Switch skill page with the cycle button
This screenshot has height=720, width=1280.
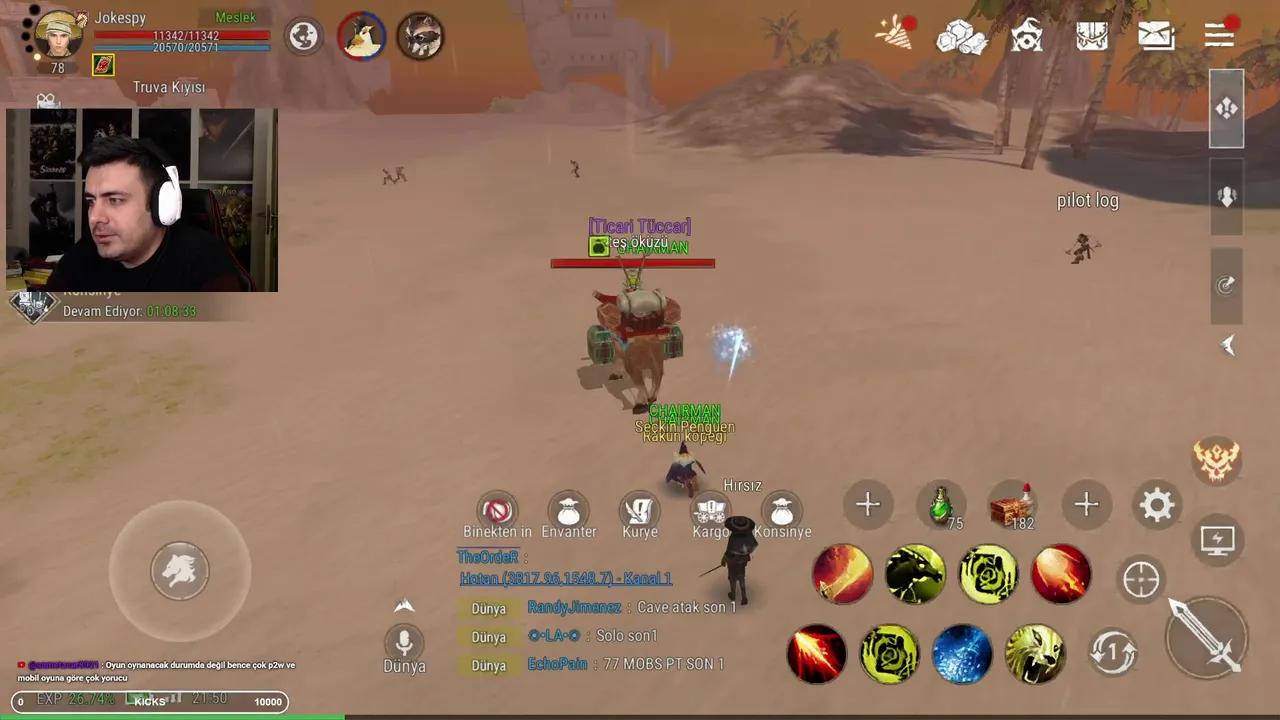pyautogui.click(x=1112, y=652)
